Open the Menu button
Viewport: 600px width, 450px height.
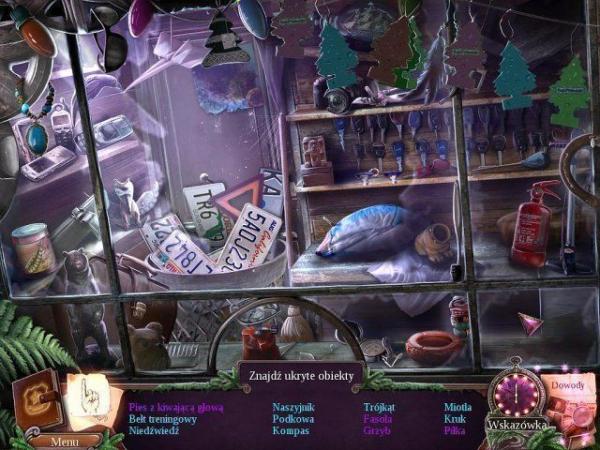pos(64,440)
